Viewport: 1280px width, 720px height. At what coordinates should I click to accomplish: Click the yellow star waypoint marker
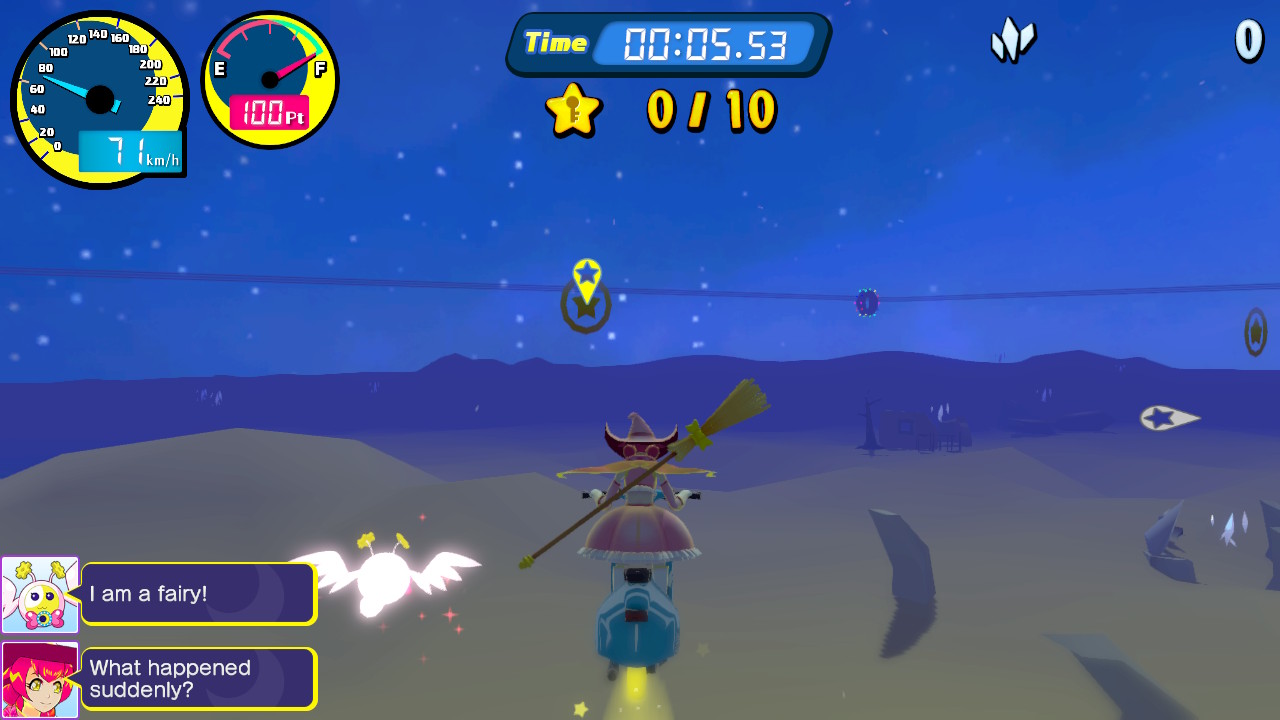click(587, 279)
